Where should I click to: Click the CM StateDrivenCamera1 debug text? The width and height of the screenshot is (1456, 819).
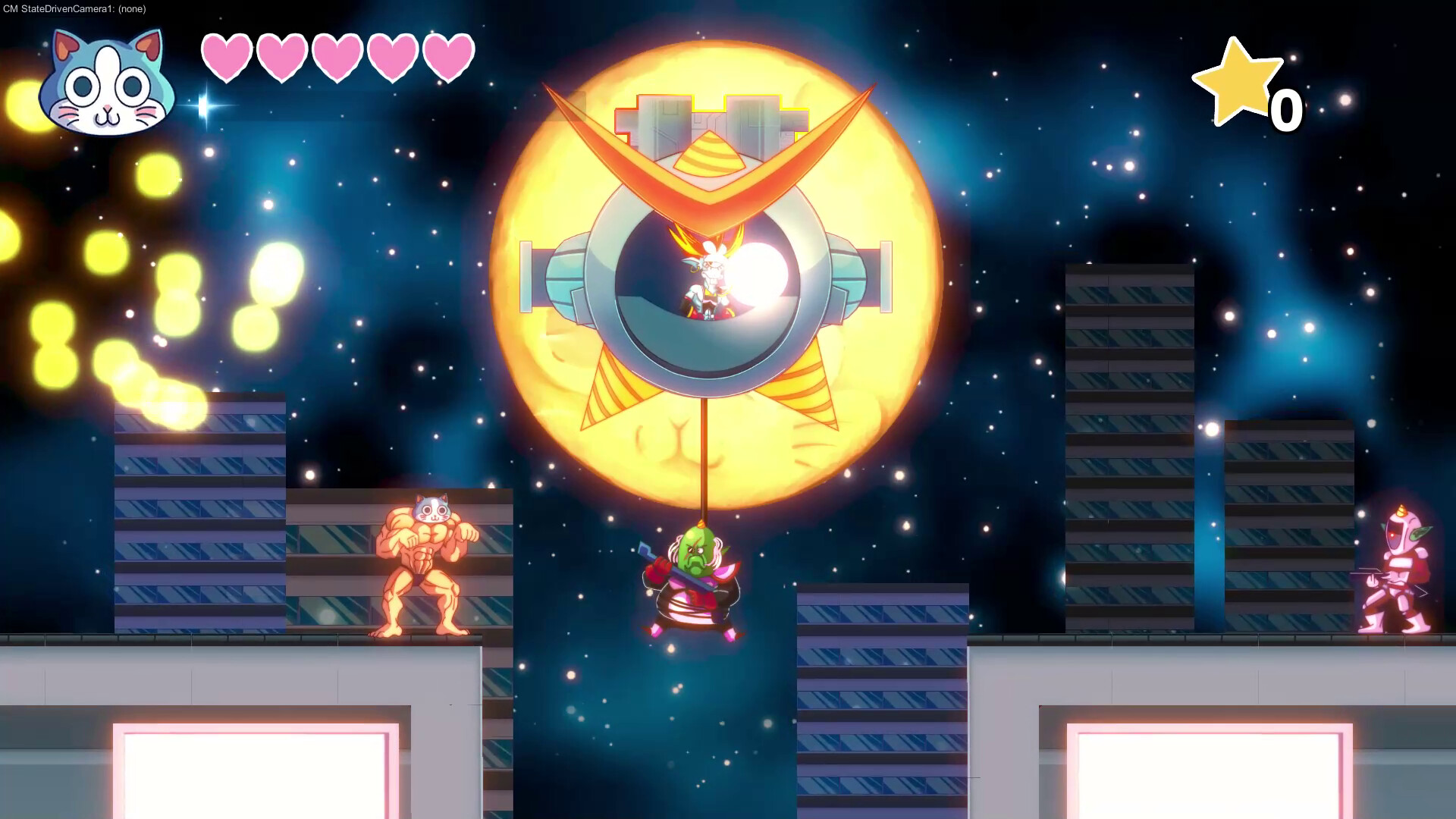click(x=61, y=9)
